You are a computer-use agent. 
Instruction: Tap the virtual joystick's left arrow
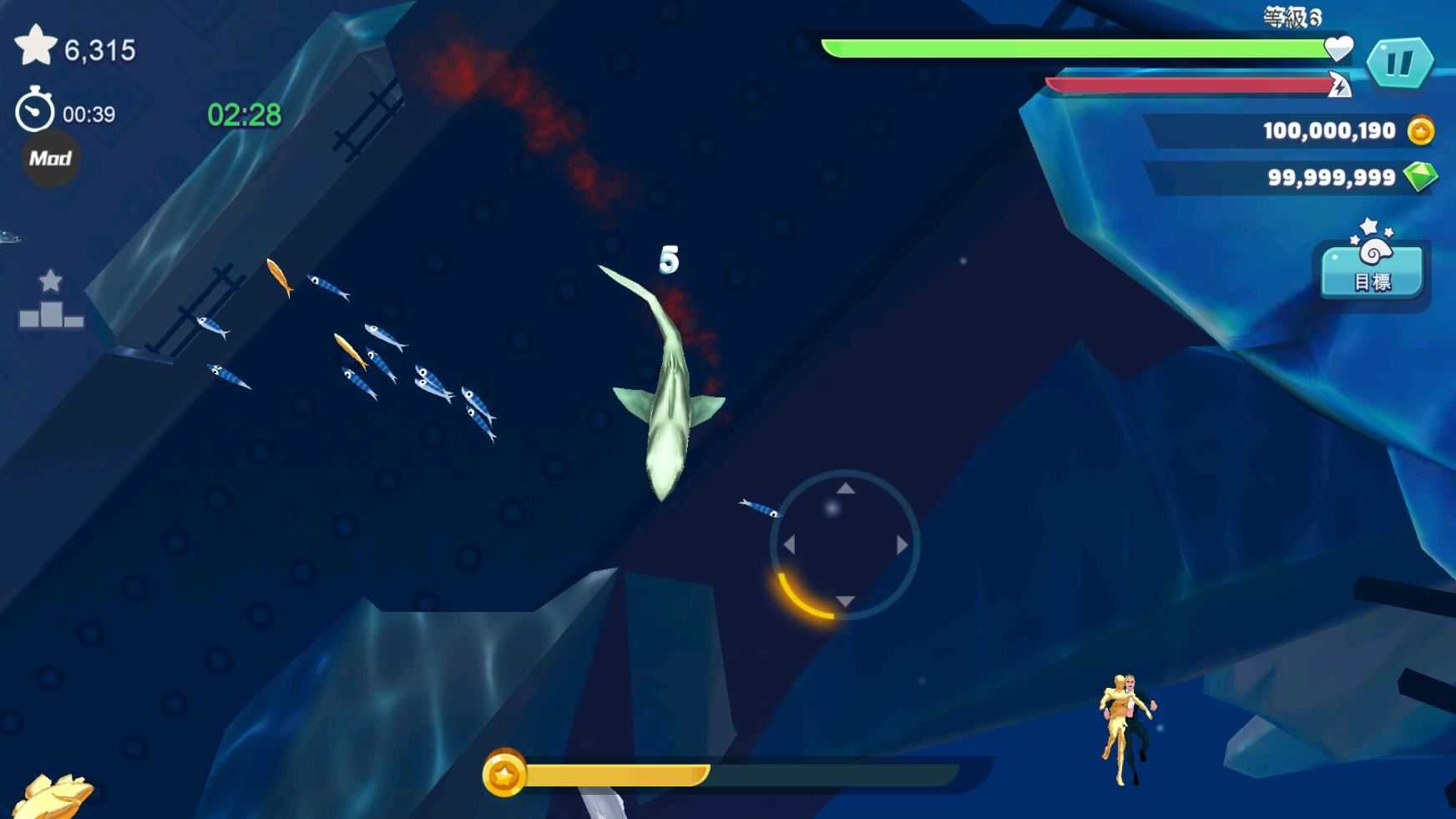tap(789, 545)
